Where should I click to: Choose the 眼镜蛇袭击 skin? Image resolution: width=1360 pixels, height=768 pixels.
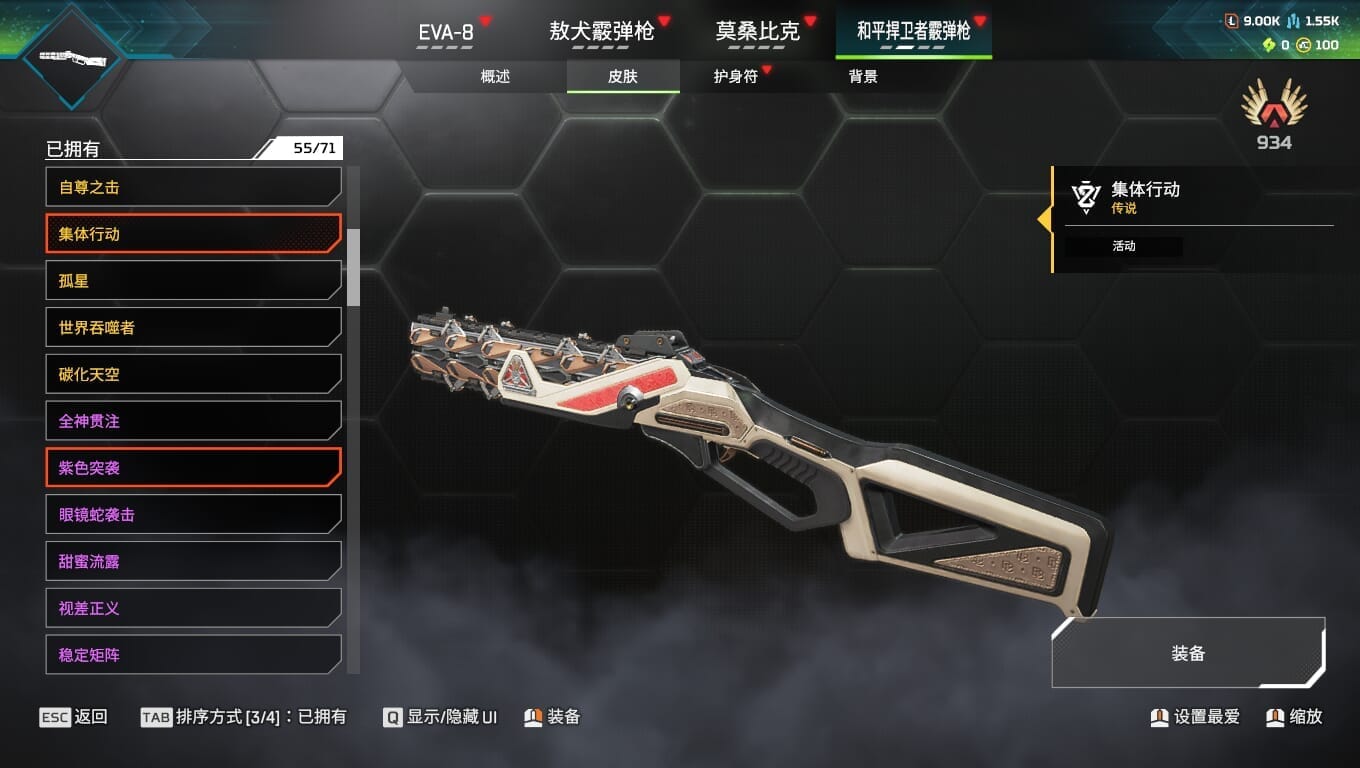(193, 515)
